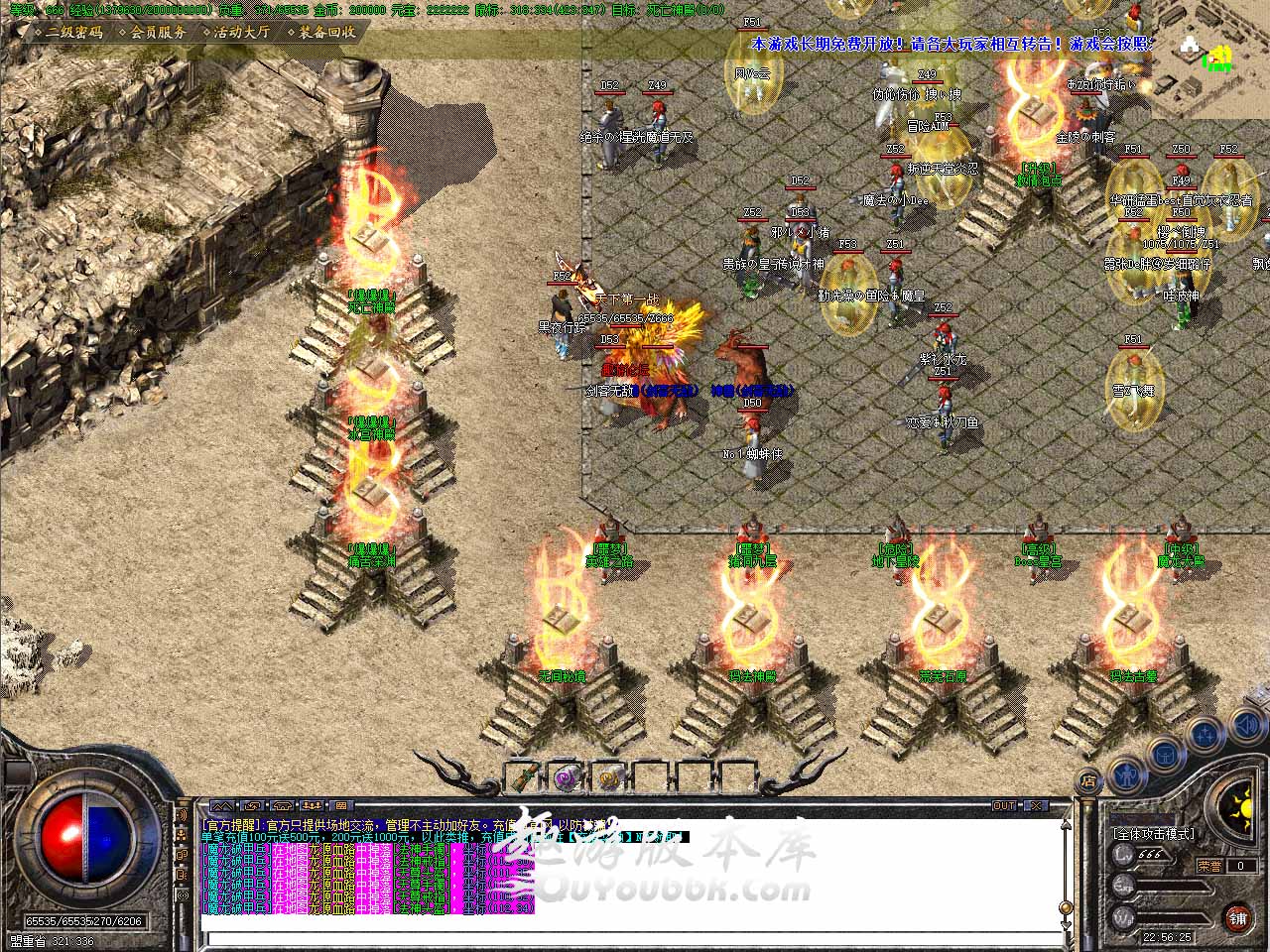Select the mountain icon chat tab
Viewport: 1270px width, 952px height.
pos(223,805)
